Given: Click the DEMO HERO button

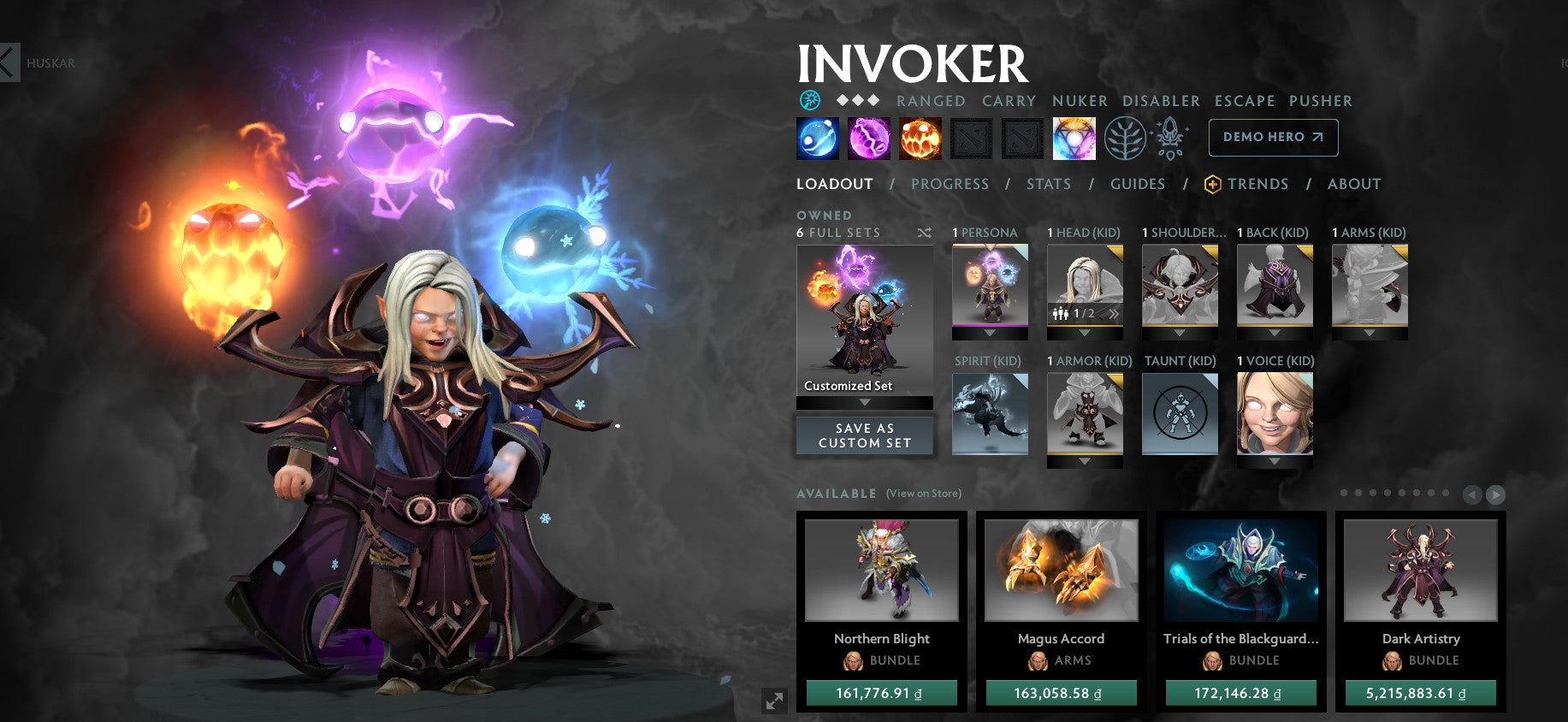Looking at the screenshot, I should [1273, 137].
